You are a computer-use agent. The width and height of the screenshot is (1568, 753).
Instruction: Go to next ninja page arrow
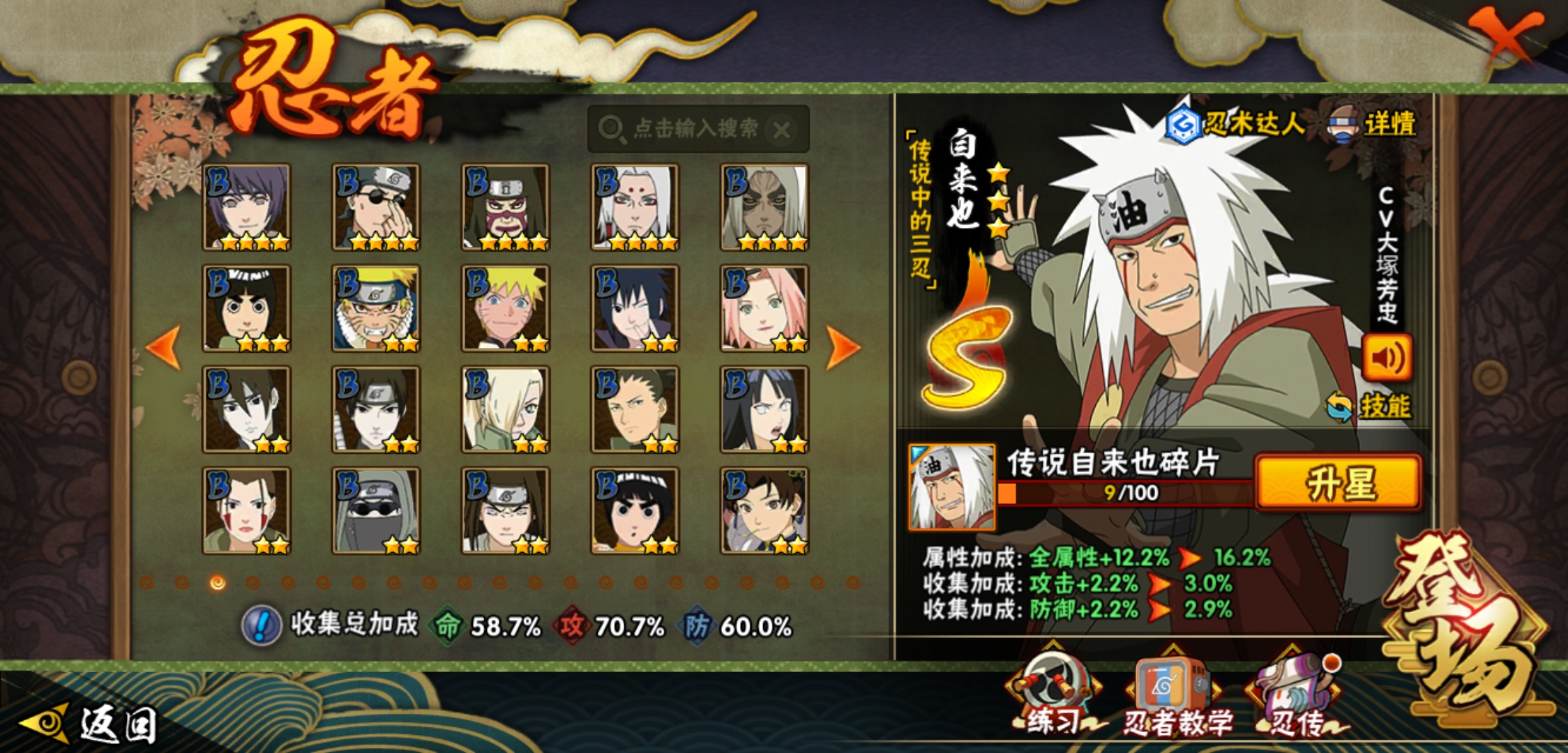tap(842, 347)
